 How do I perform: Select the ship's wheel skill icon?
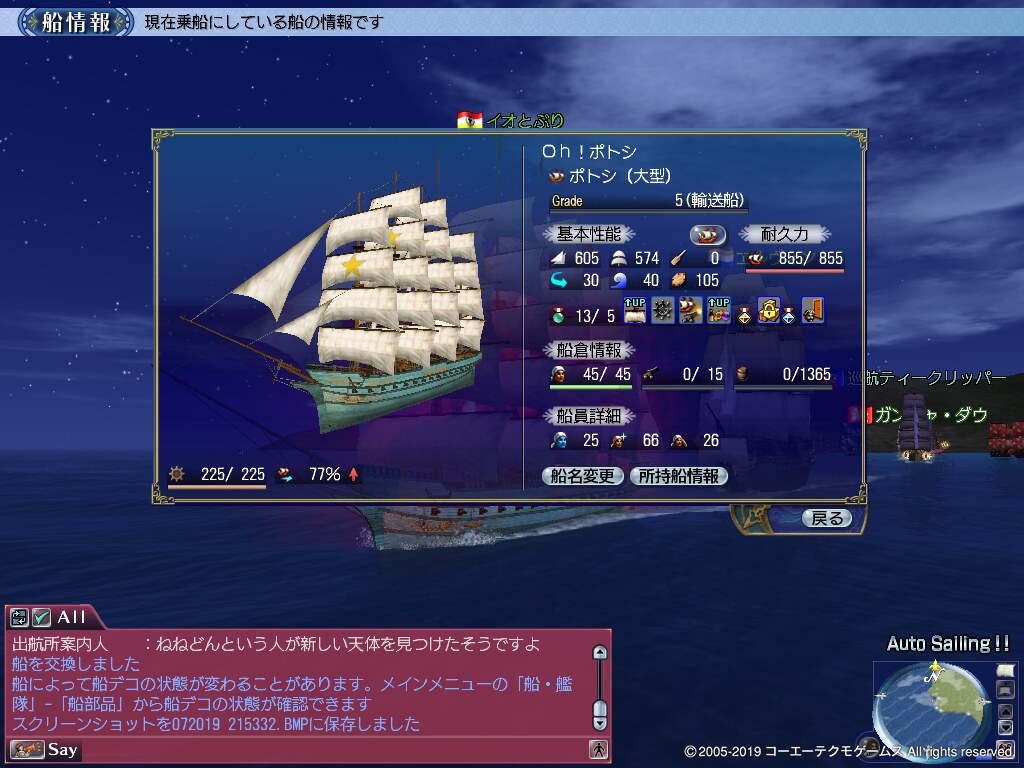pyautogui.click(x=663, y=311)
